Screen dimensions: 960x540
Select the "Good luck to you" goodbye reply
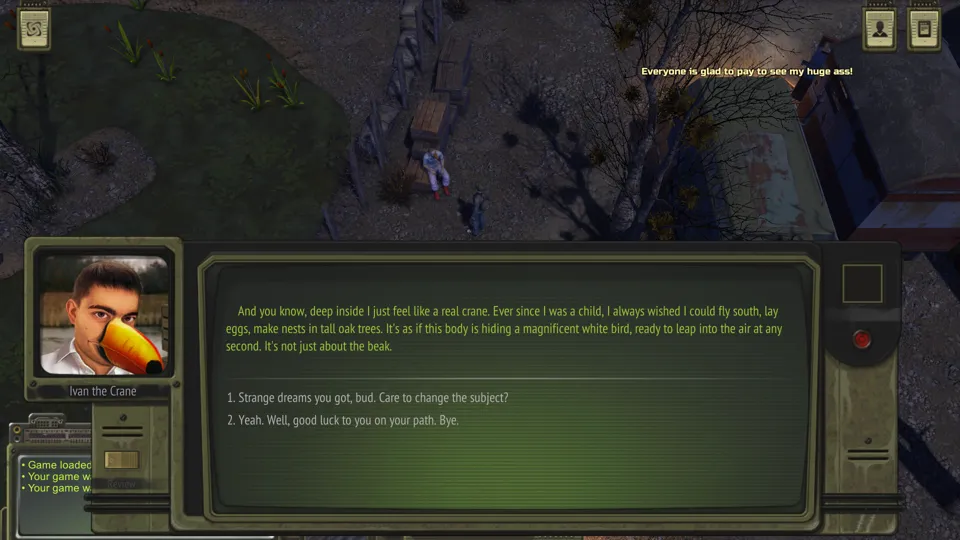[x=342, y=421]
